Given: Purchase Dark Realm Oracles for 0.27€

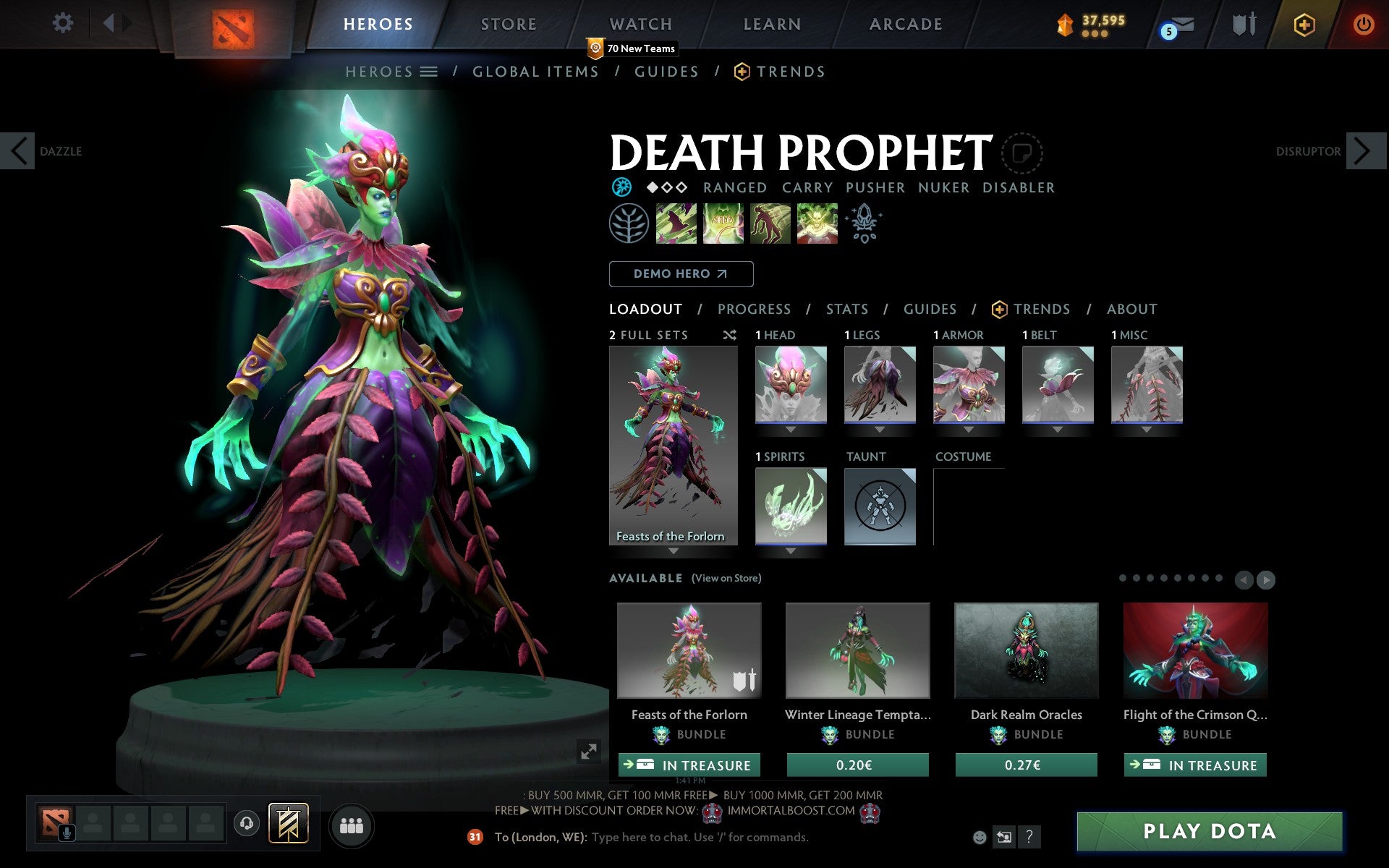Looking at the screenshot, I should (1026, 765).
